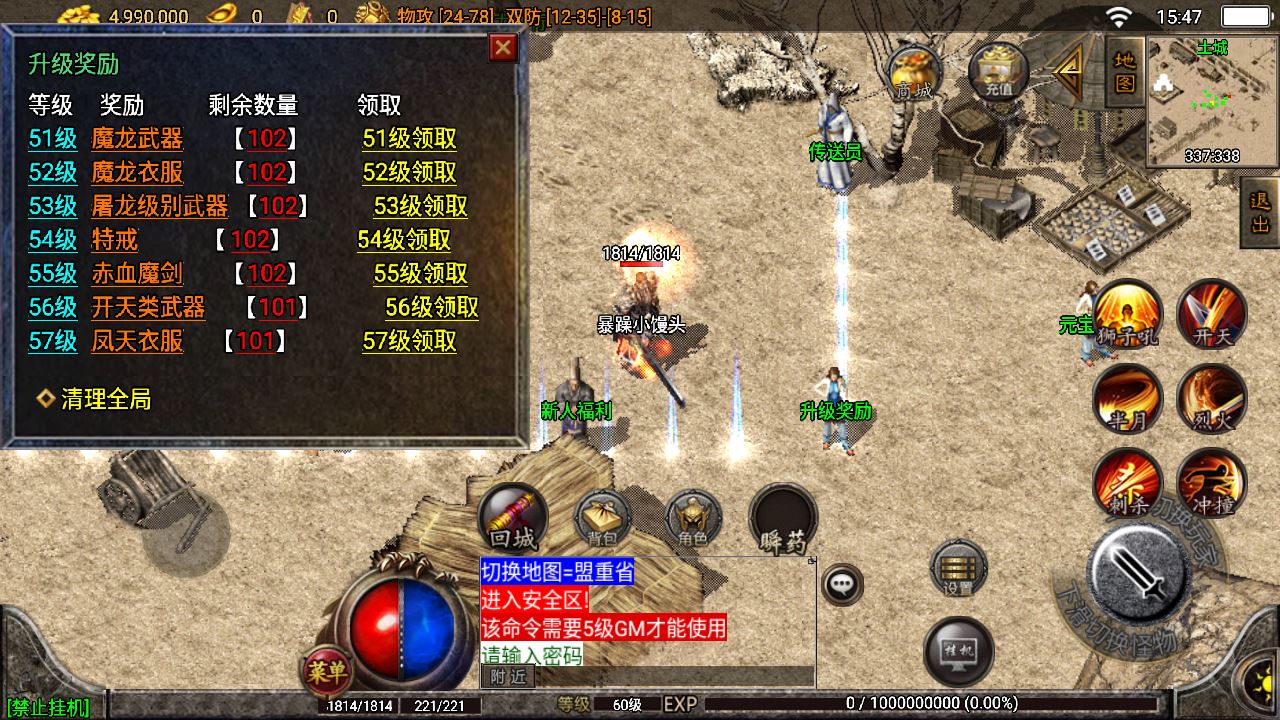Trigger the 刺杀 skill
The height and width of the screenshot is (720, 1280).
[x=1127, y=484]
